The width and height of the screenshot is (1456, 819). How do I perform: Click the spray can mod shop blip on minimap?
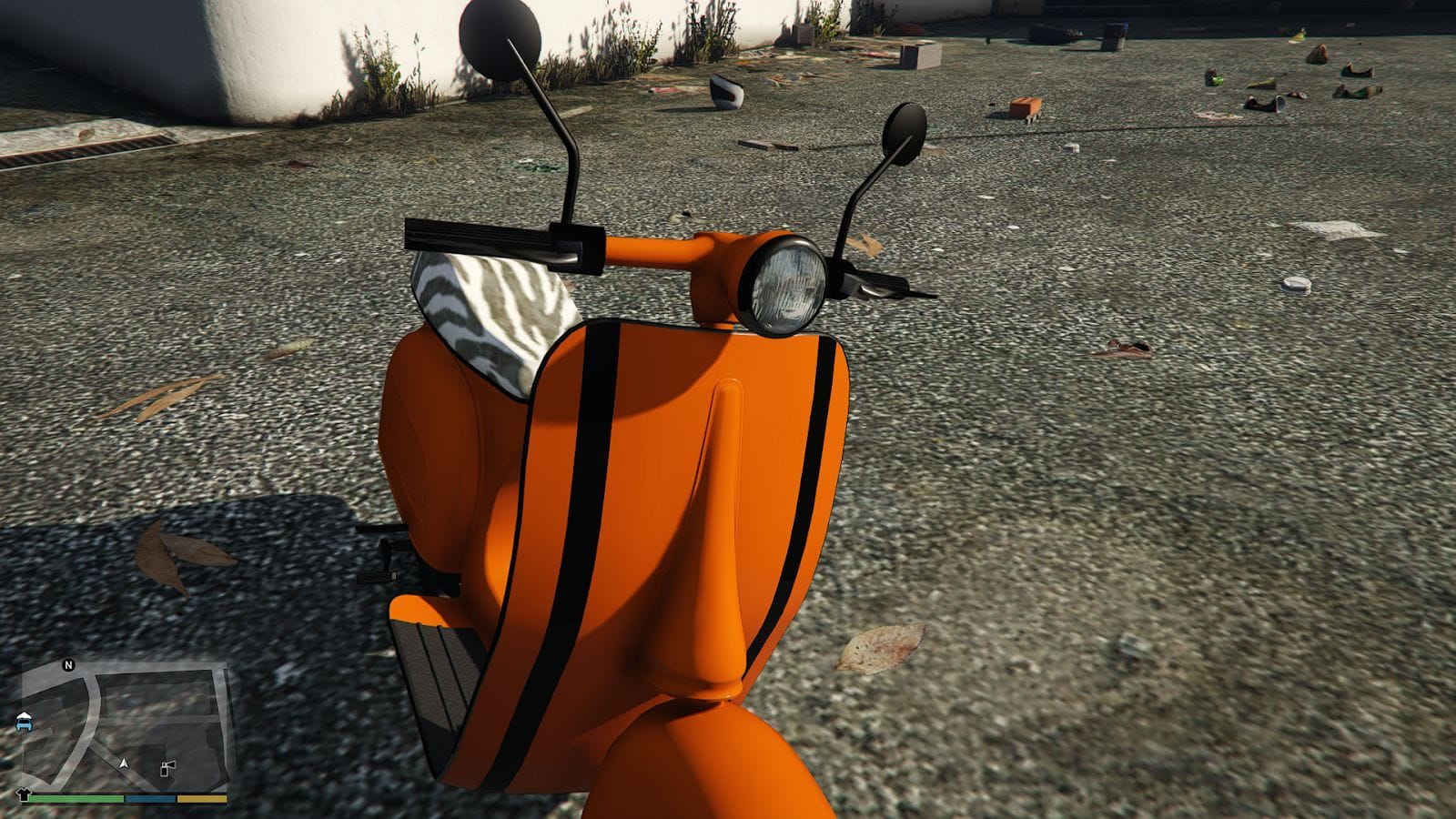click(x=167, y=767)
